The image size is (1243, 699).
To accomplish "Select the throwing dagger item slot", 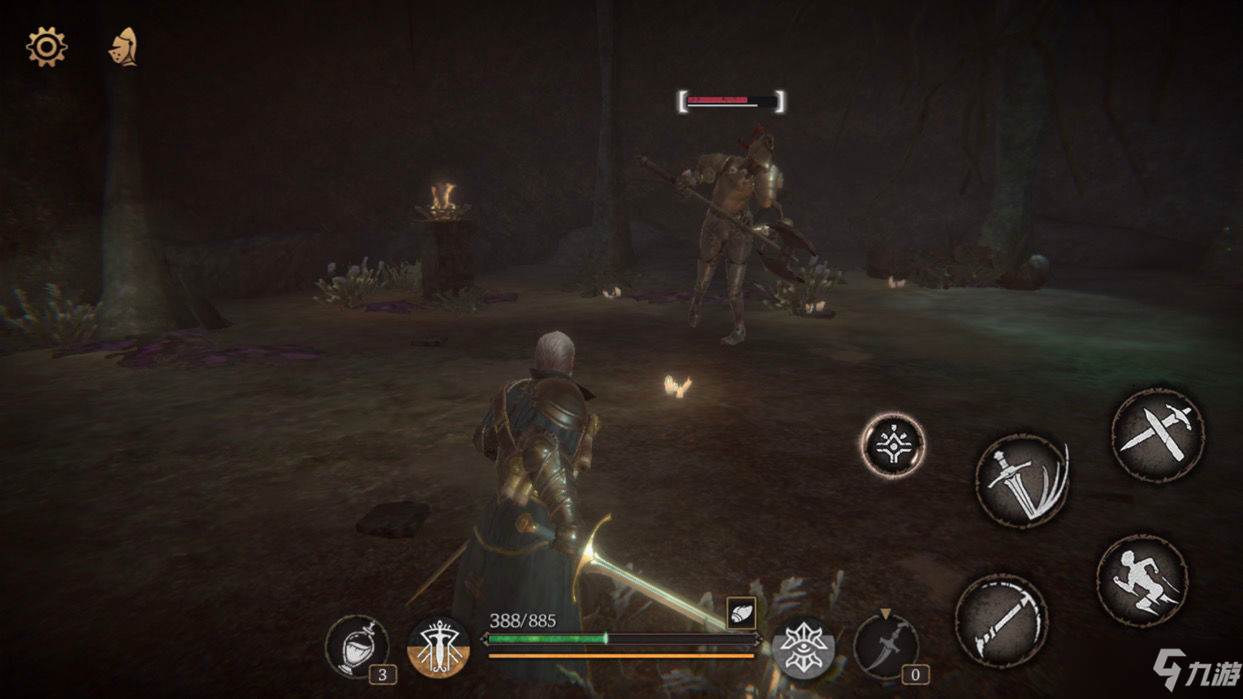I will (x=886, y=646).
